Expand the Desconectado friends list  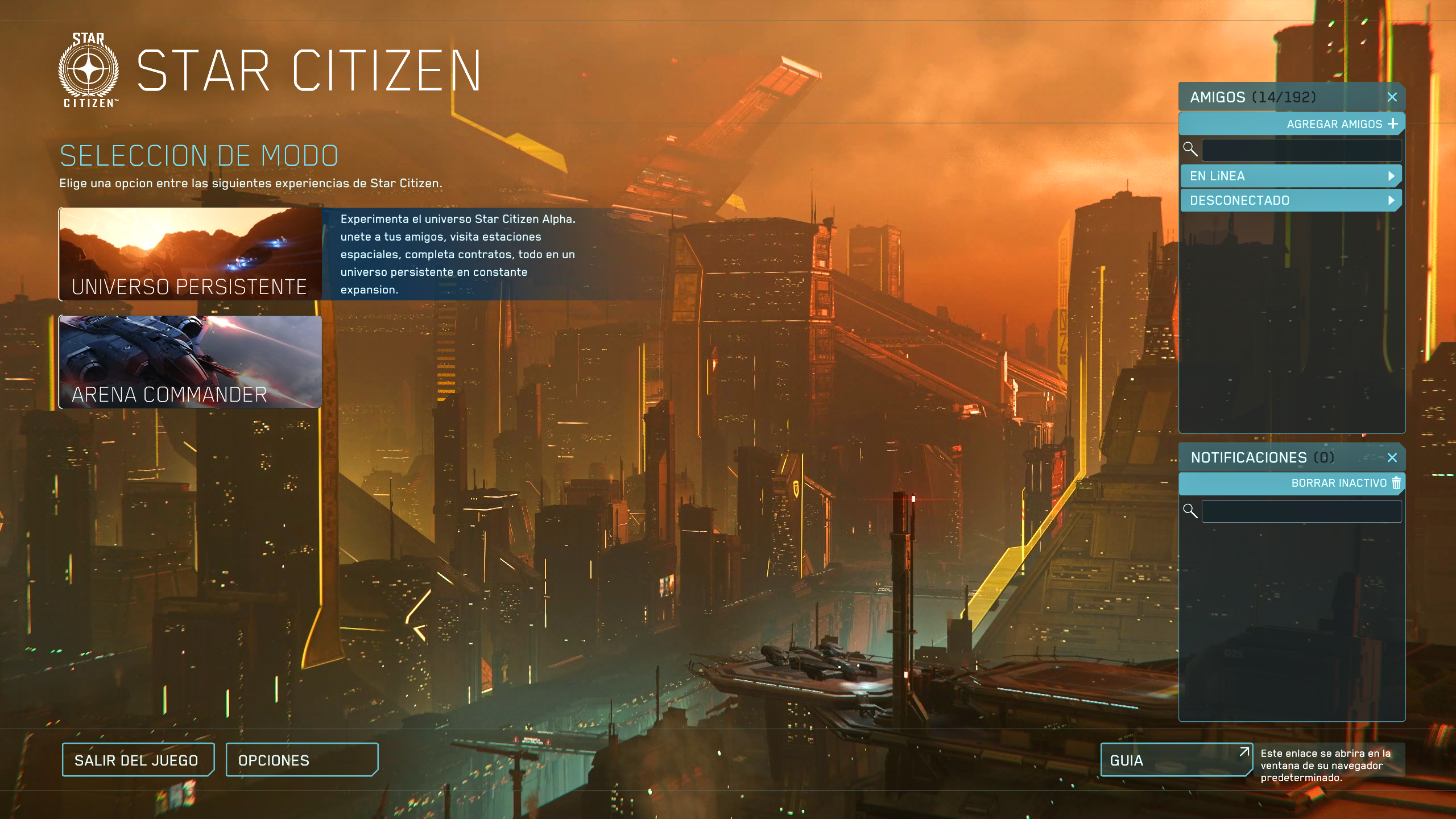1290,201
